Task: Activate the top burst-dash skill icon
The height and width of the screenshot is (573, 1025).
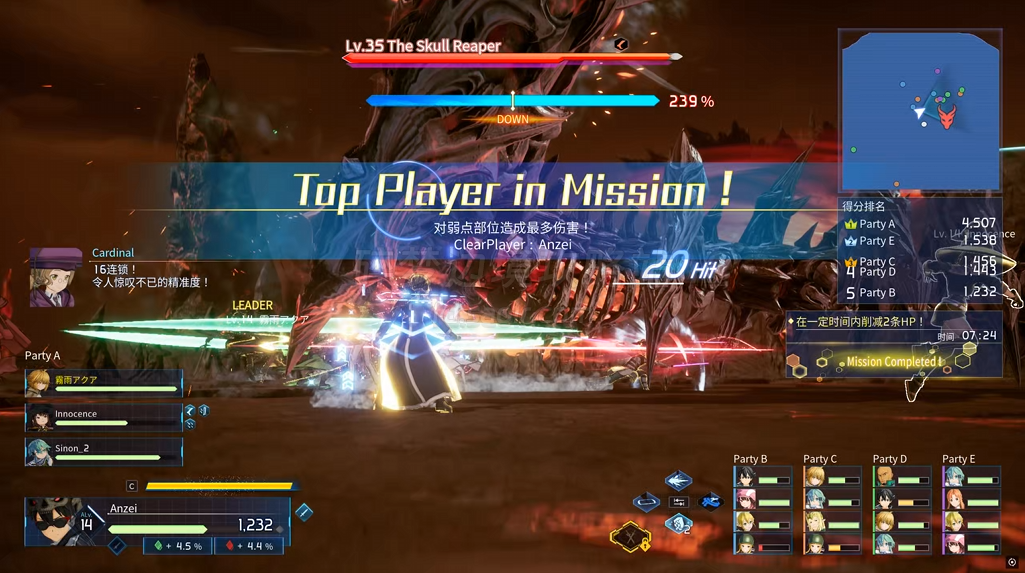Action: [679, 481]
